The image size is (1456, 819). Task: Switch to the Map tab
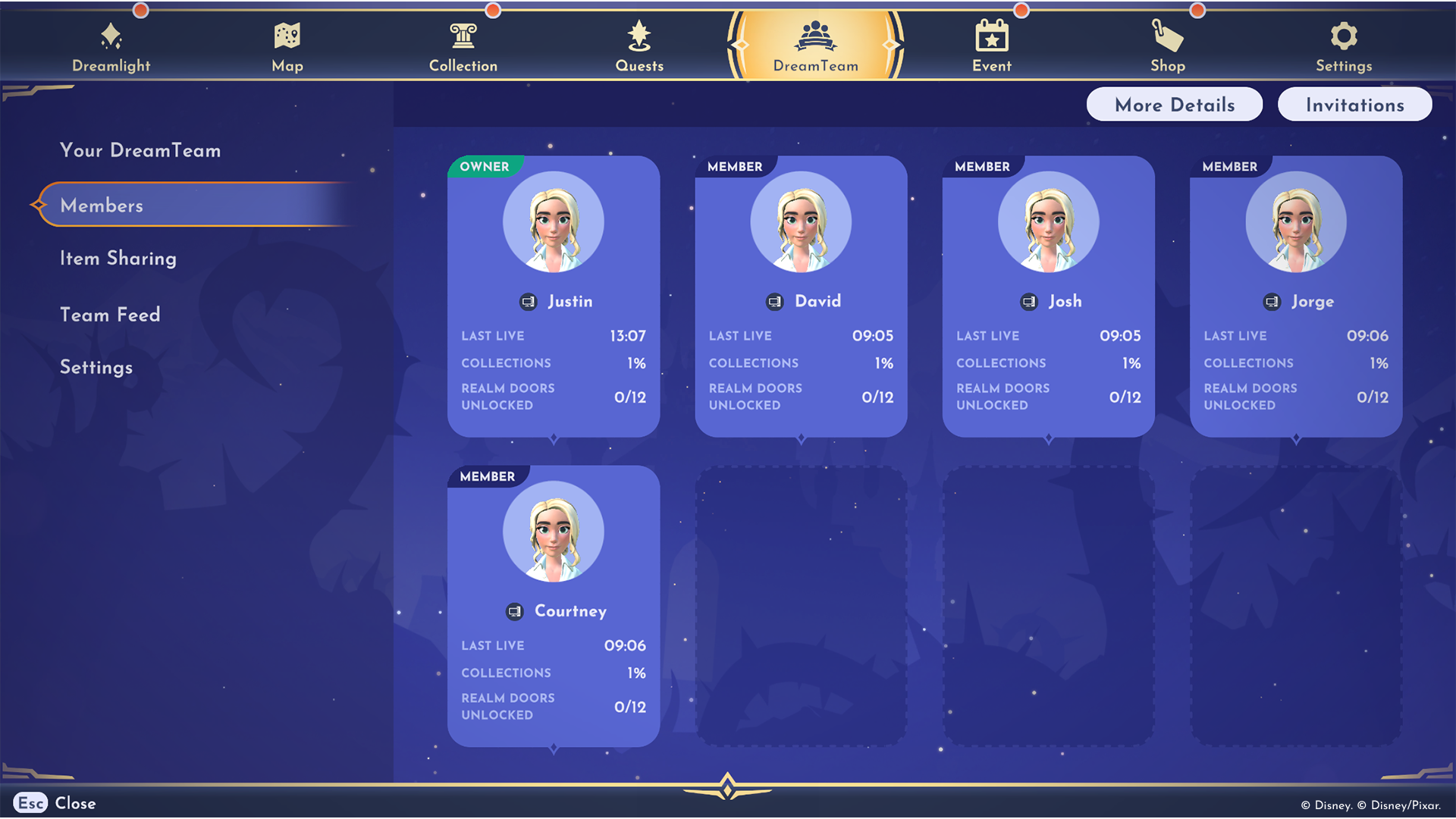click(x=287, y=45)
